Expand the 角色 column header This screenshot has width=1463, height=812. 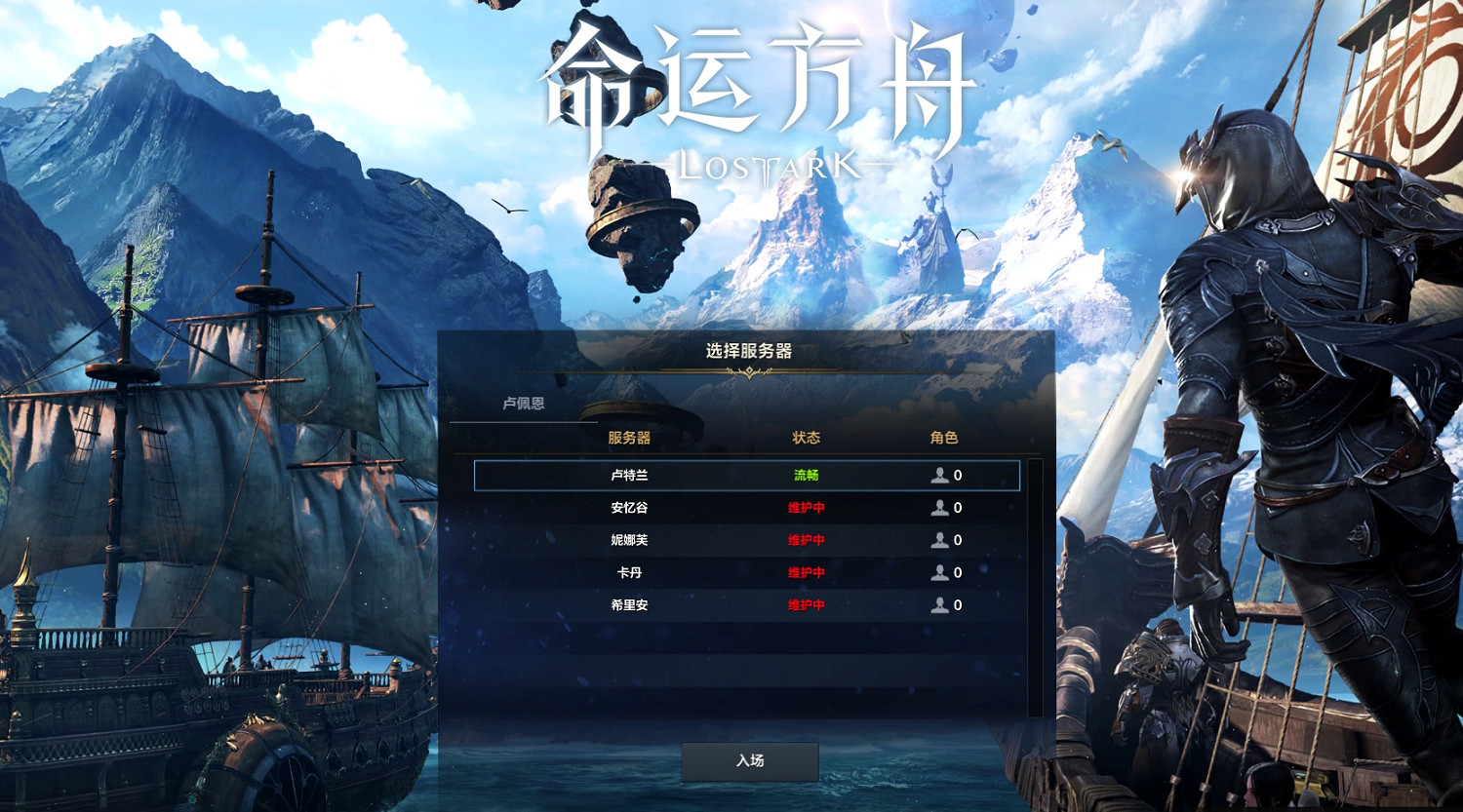tap(946, 439)
